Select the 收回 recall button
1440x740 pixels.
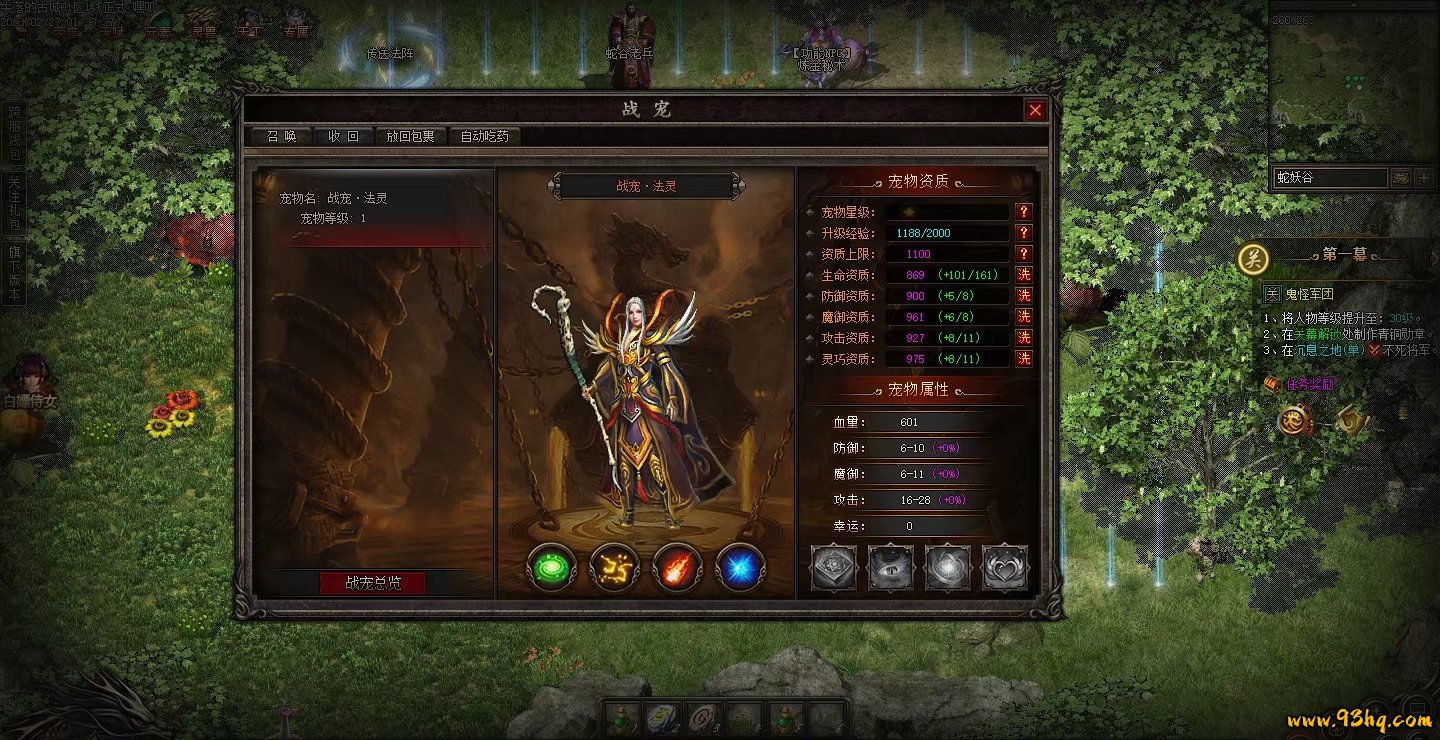coord(343,136)
